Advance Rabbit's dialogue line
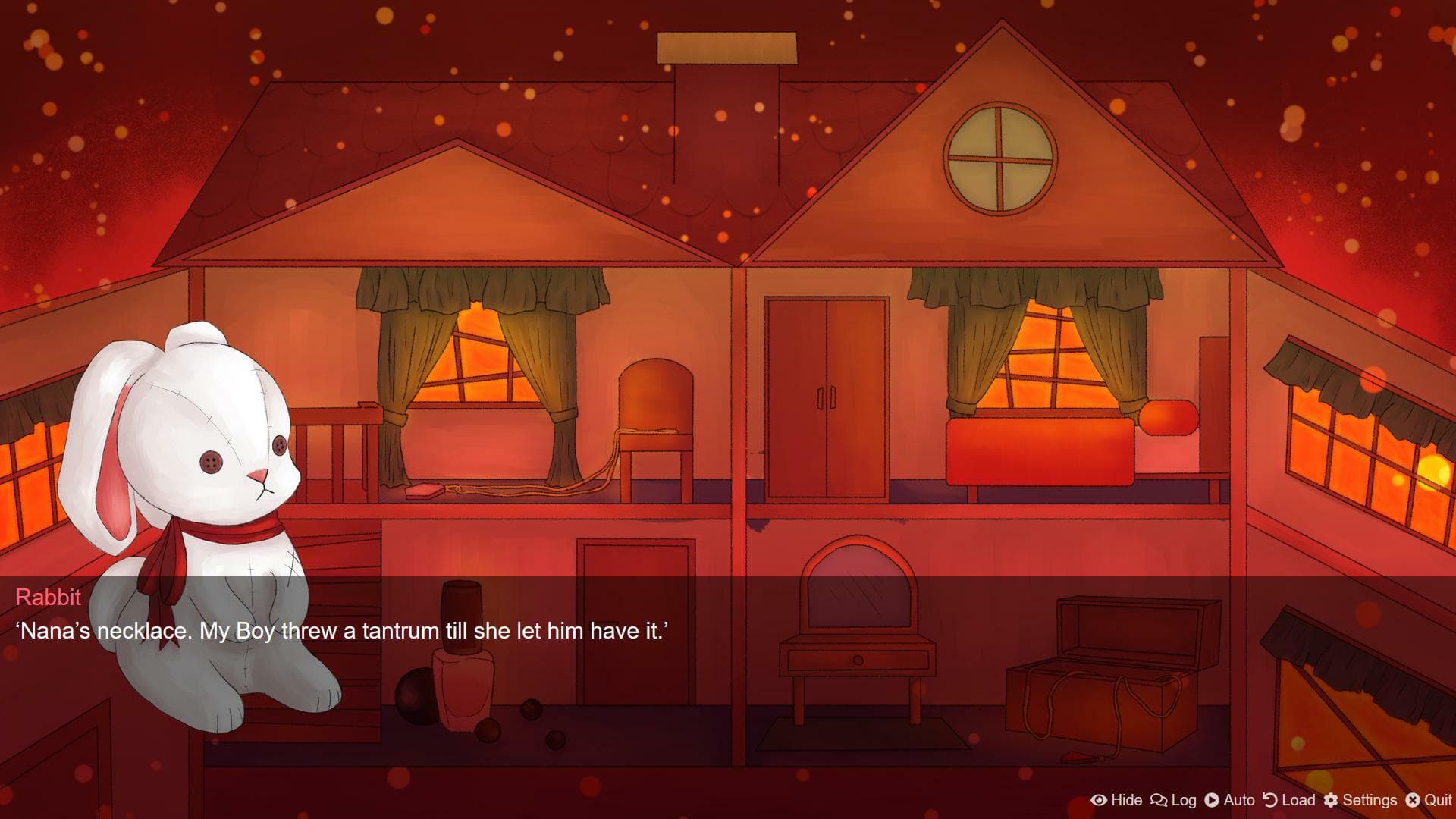The width and height of the screenshot is (1456, 819). [728, 667]
